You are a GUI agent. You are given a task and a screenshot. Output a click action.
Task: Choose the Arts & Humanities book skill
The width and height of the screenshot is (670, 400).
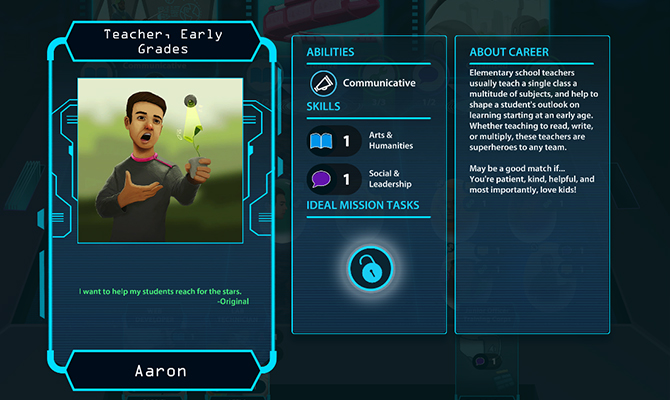(322, 141)
